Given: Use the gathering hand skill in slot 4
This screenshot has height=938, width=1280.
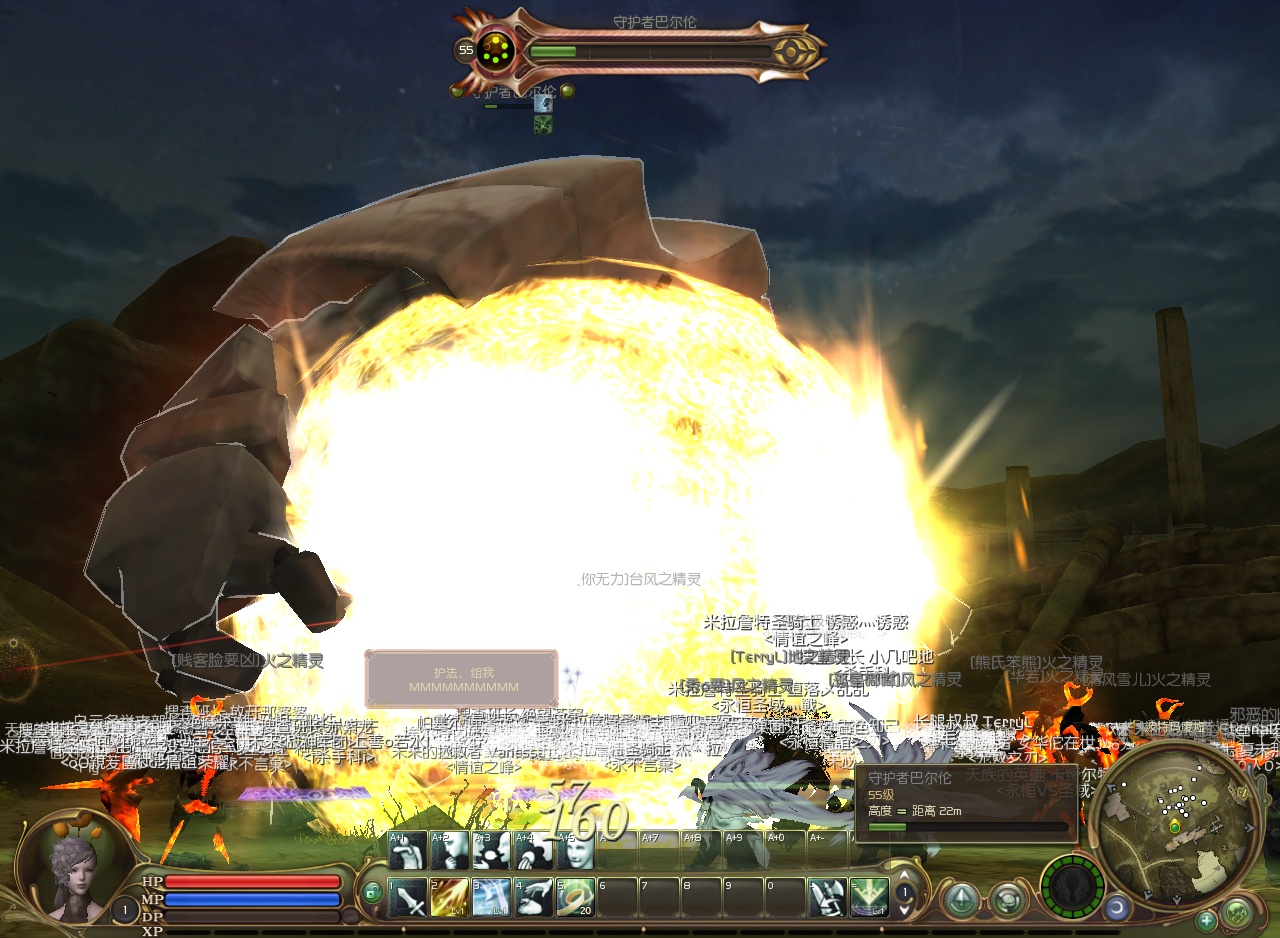Looking at the screenshot, I should click(533, 897).
